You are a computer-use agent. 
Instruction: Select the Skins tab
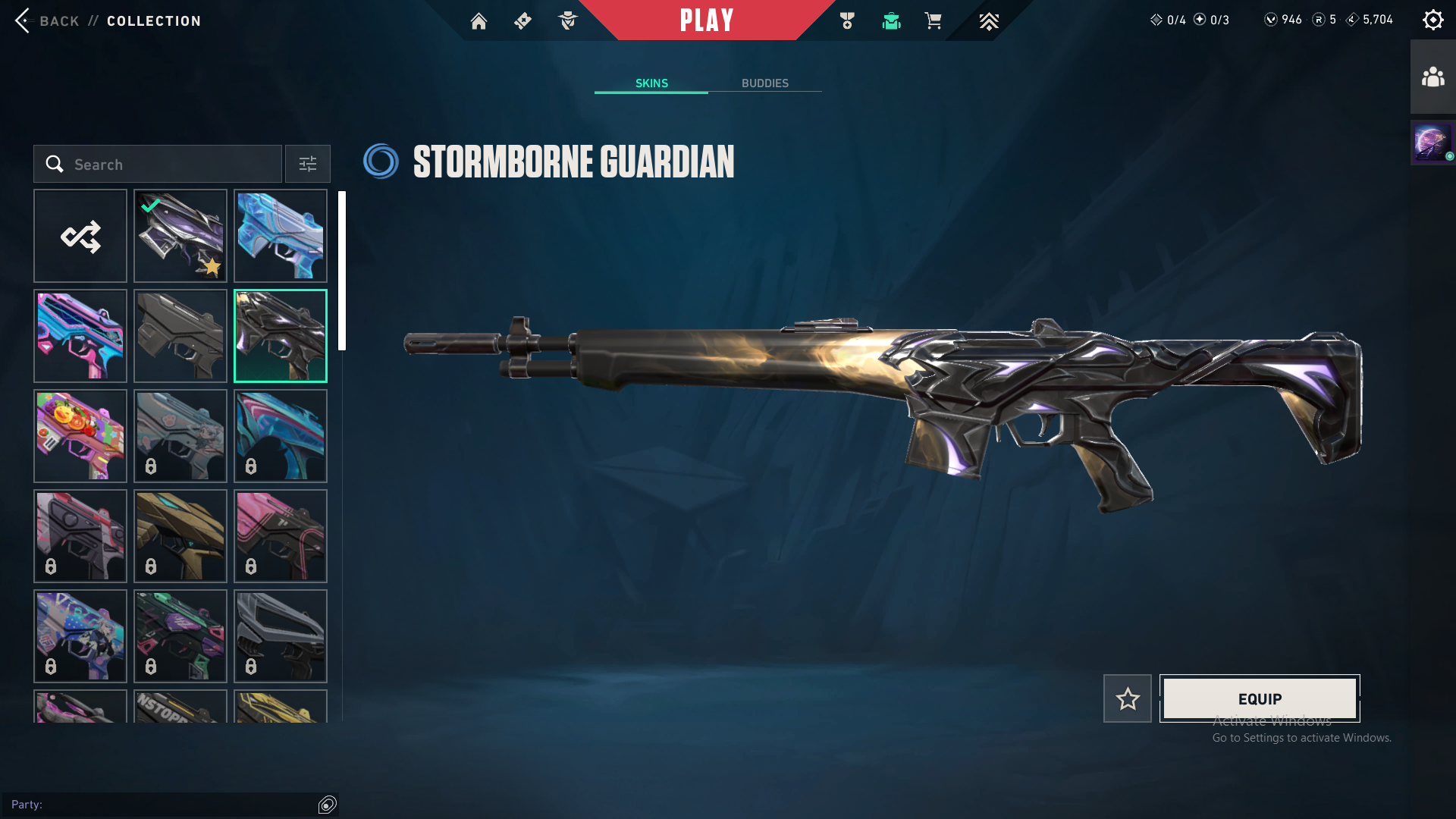click(651, 83)
